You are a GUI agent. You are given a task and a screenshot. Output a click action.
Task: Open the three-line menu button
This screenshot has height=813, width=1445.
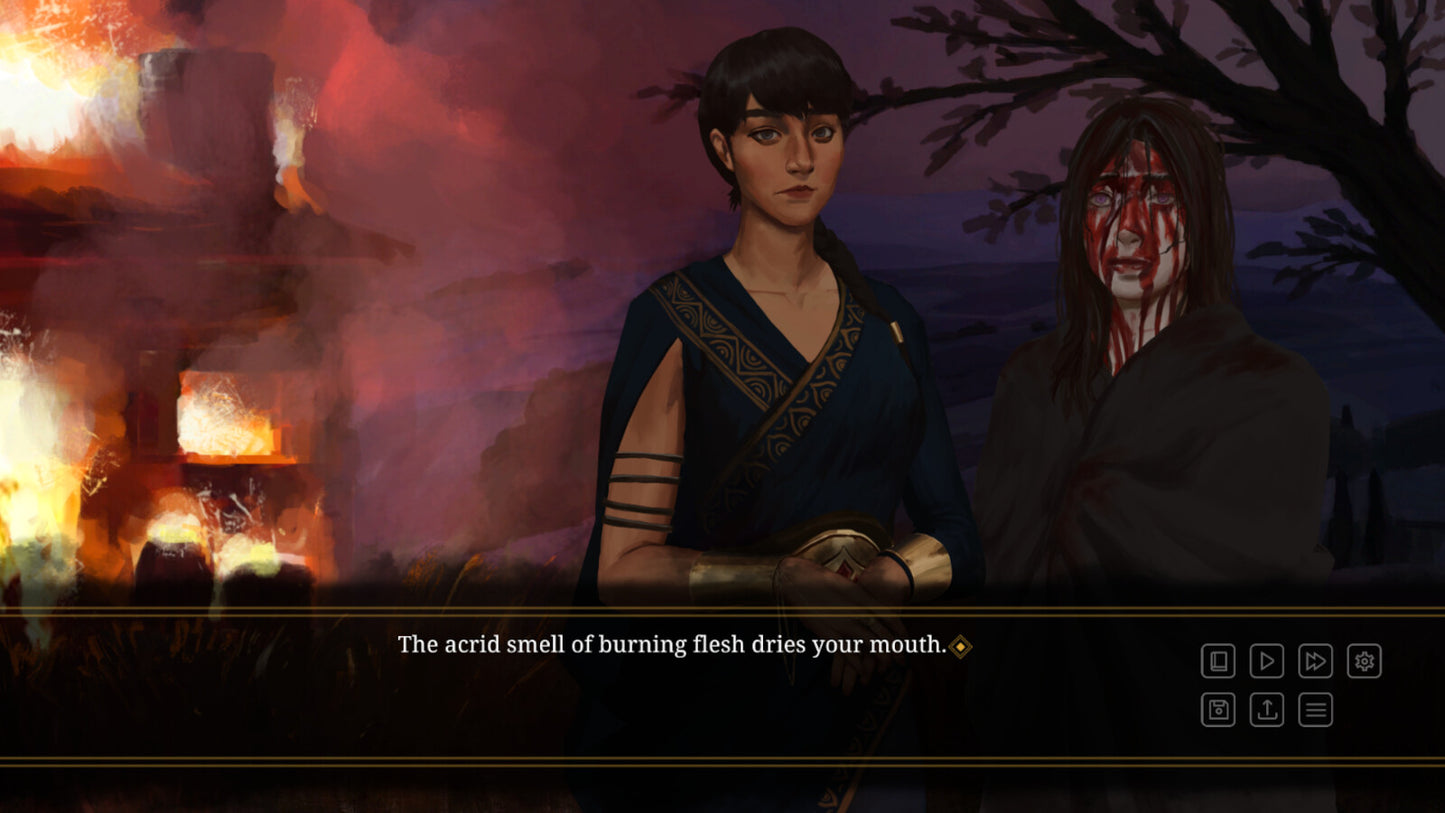click(x=1316, y=710)
